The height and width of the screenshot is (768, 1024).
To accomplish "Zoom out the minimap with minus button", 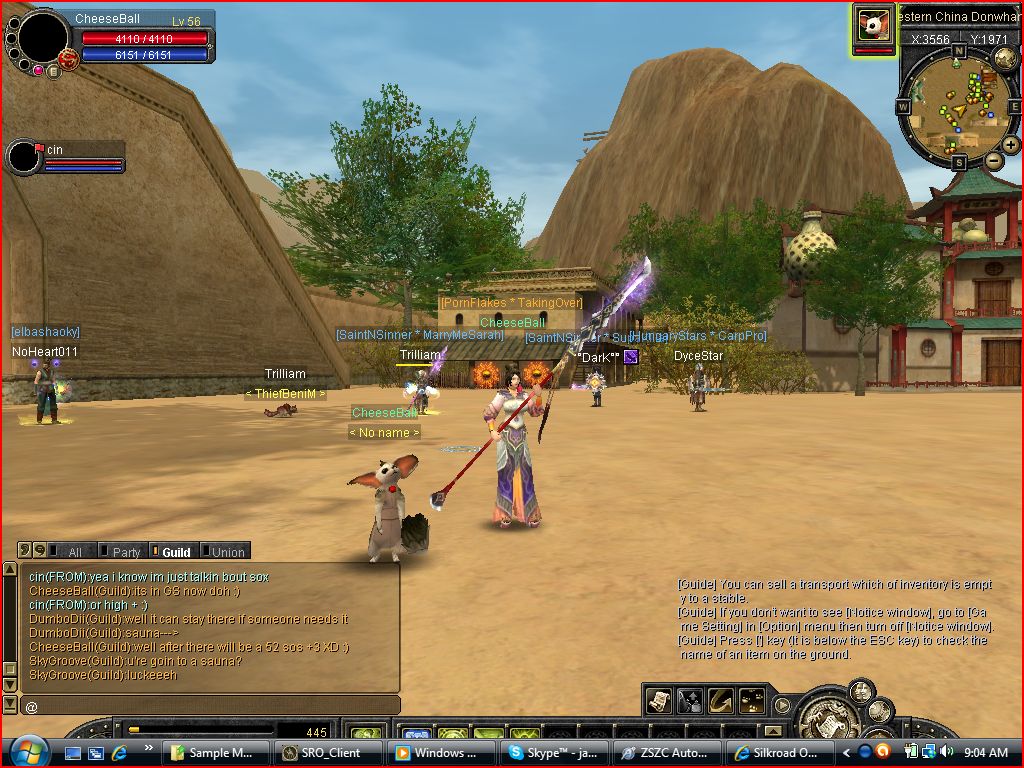I will 994,160.
